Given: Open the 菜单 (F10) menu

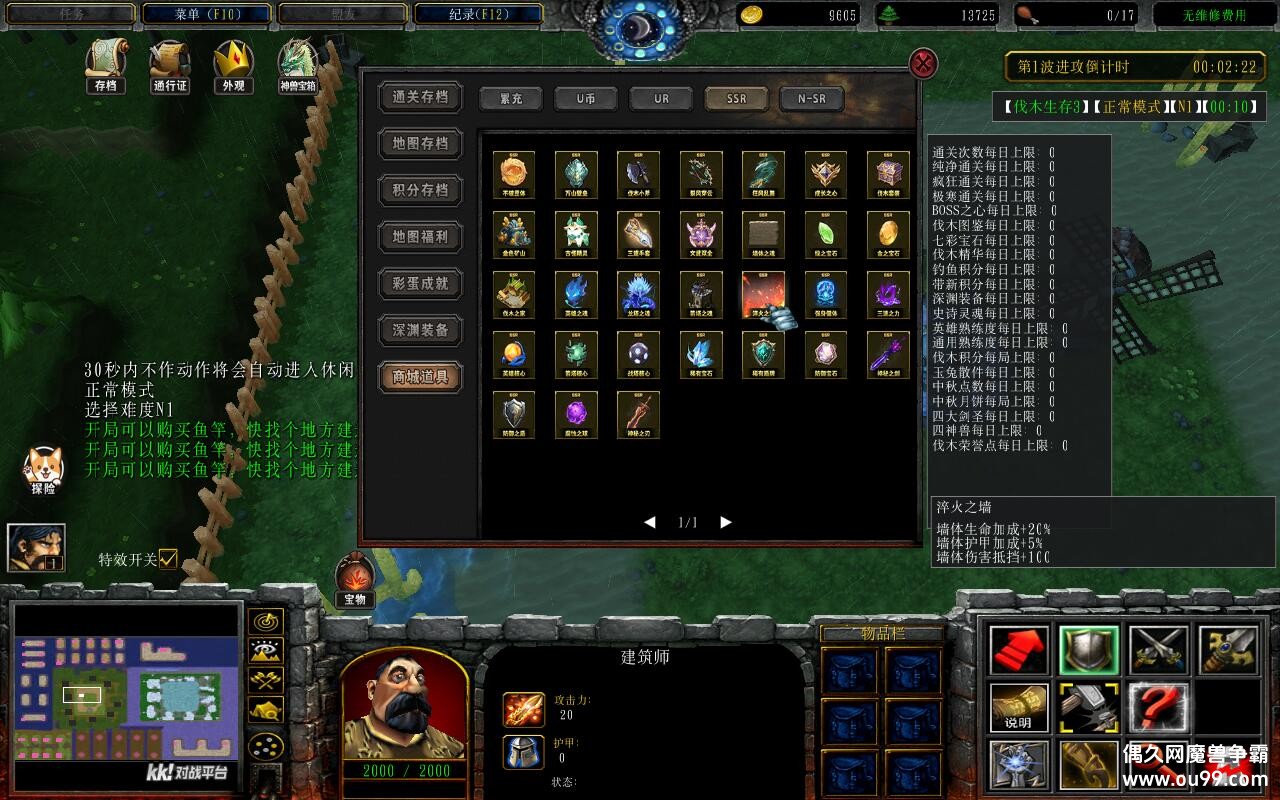Looking at the screenshot, I should point(206,13).
